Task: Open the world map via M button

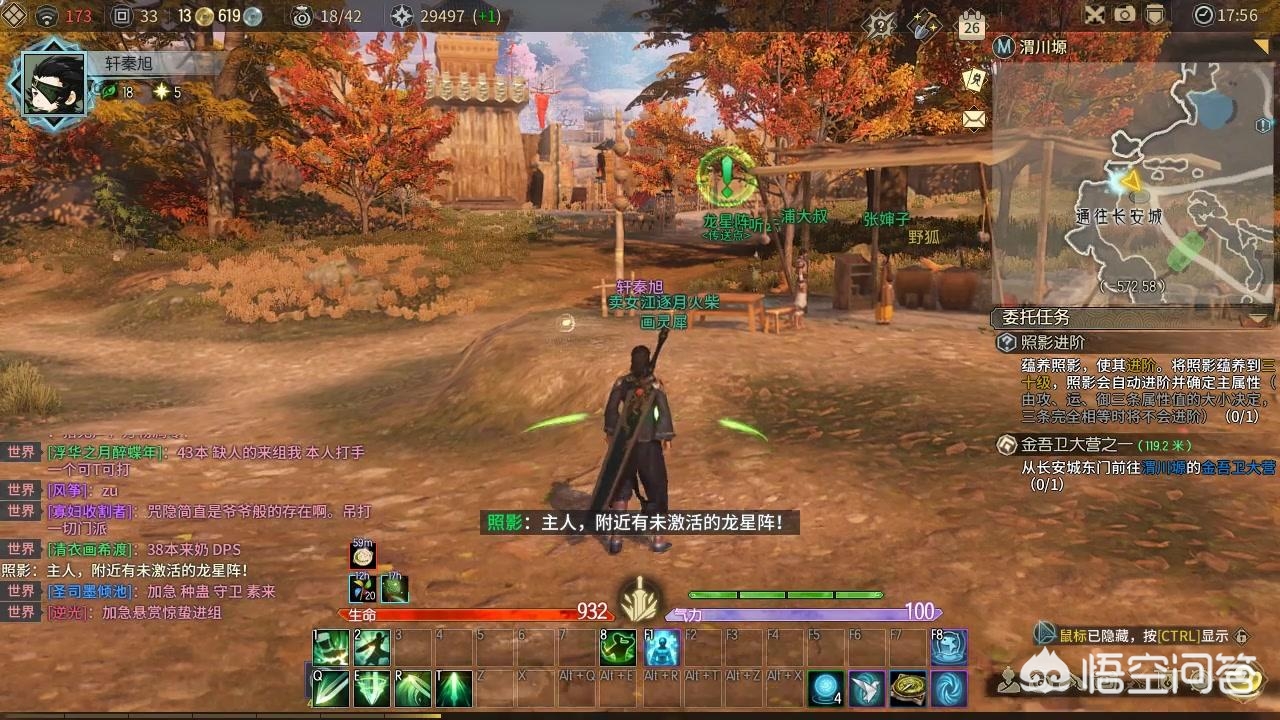Action: (1003, 46)
